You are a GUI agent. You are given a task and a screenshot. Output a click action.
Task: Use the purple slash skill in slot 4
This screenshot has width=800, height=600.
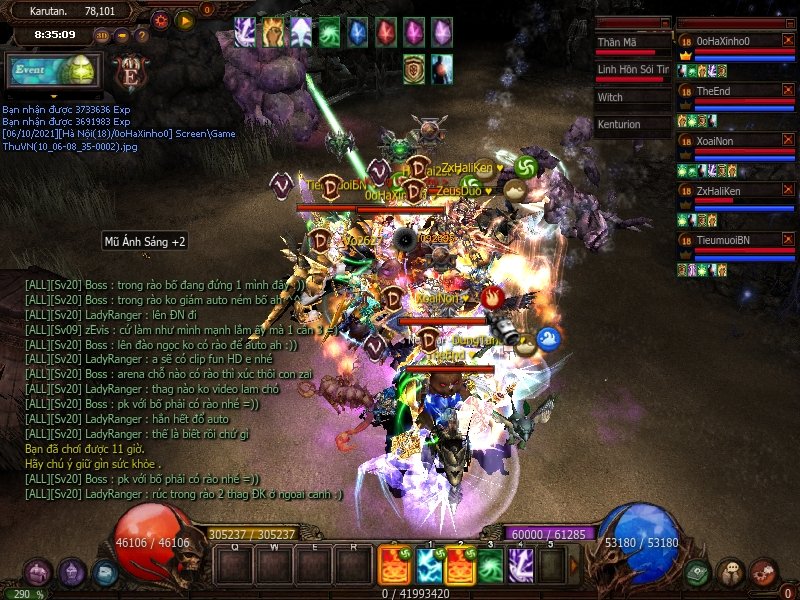coord(520,566)
